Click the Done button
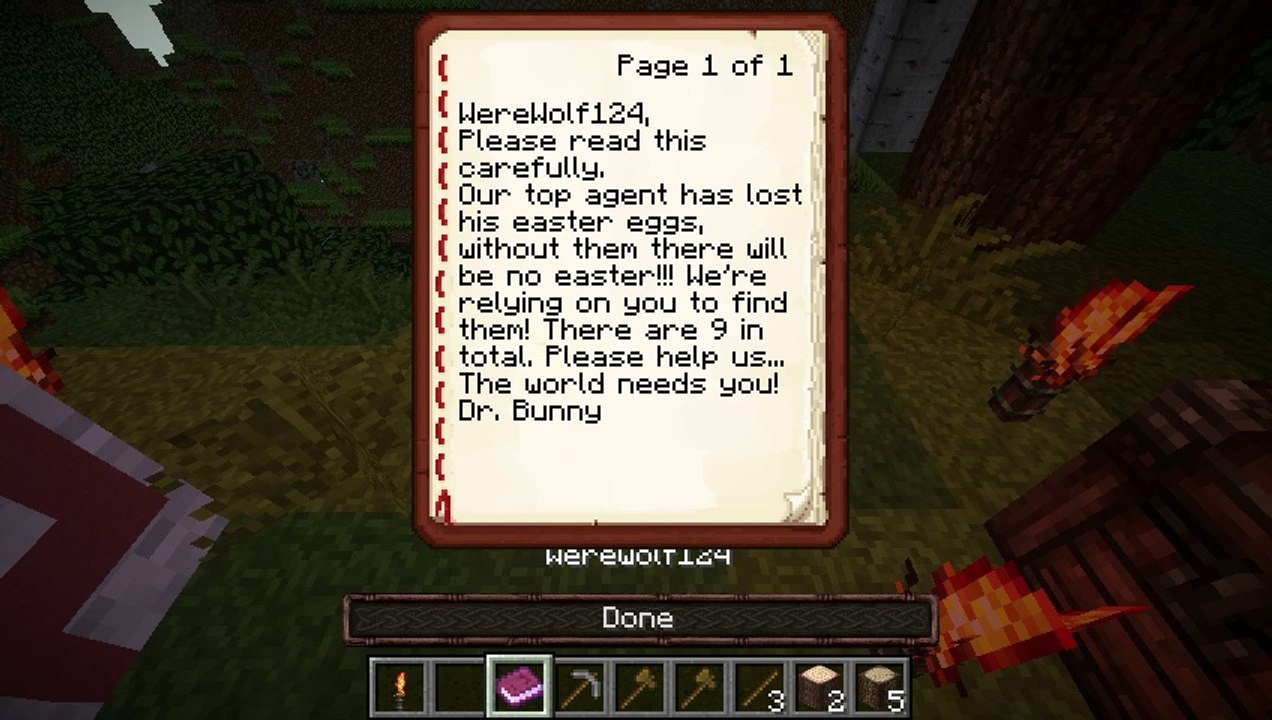1272x720 pixels. coord(639,619)
